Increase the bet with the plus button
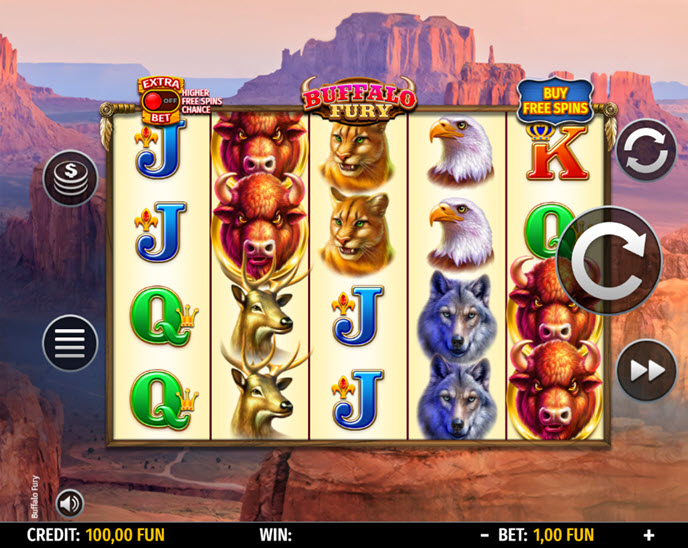The height and width of the screenshot is (548, 688). 648,535
